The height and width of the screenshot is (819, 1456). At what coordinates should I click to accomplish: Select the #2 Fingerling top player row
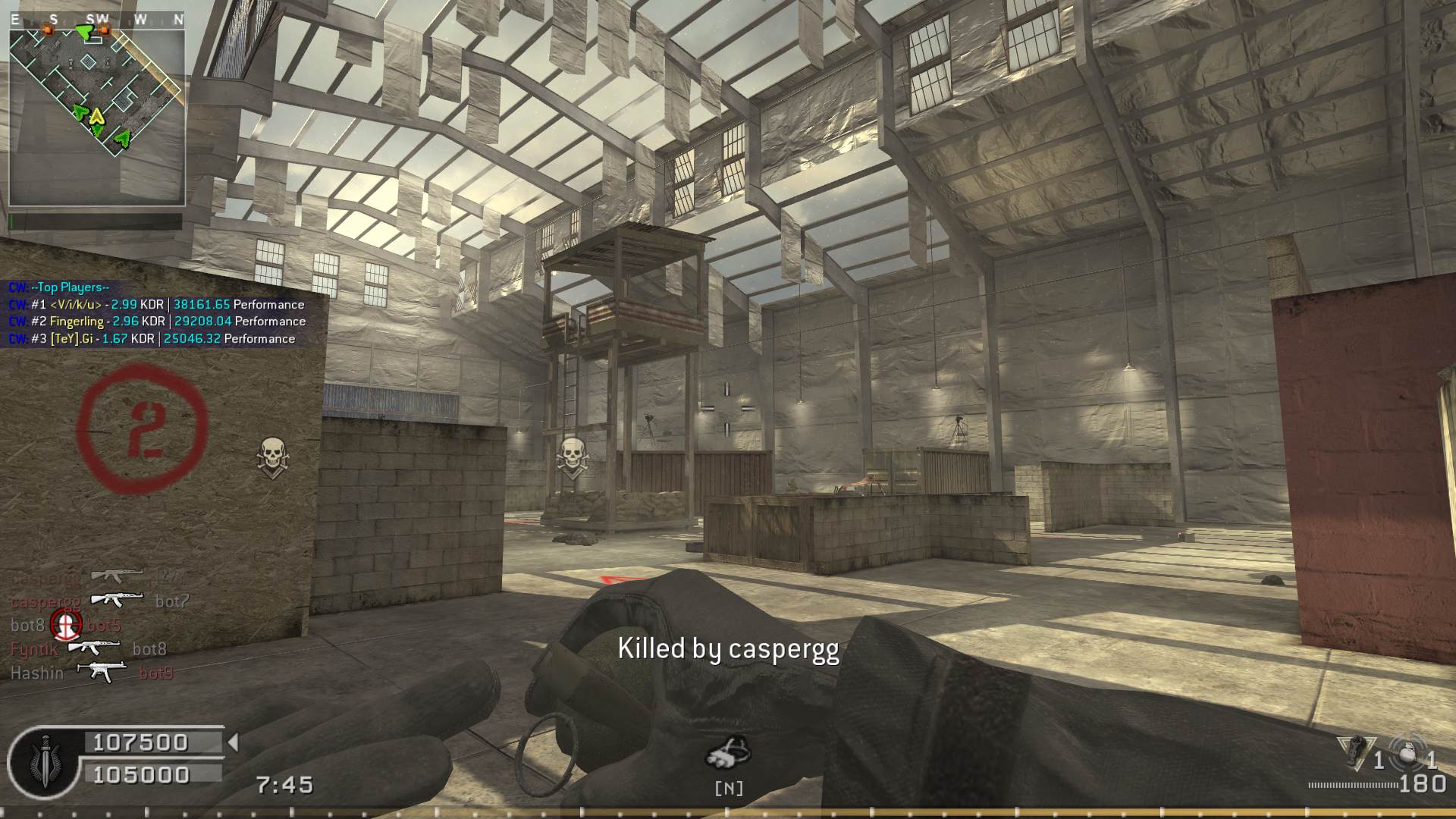pyautogui.click(x=158, y=322)
